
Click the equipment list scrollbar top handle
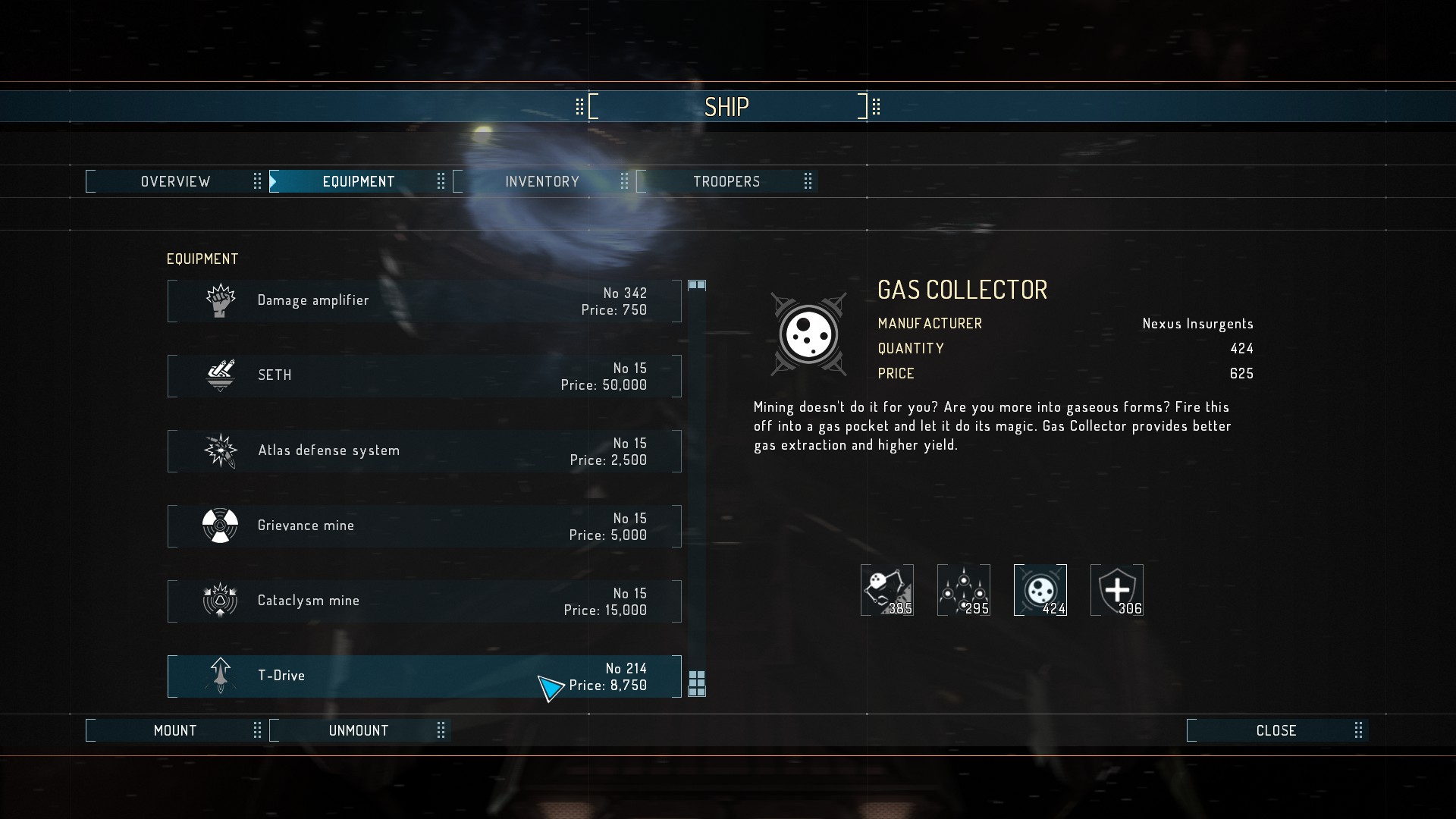pyautogui.click(x=697, y=285)
